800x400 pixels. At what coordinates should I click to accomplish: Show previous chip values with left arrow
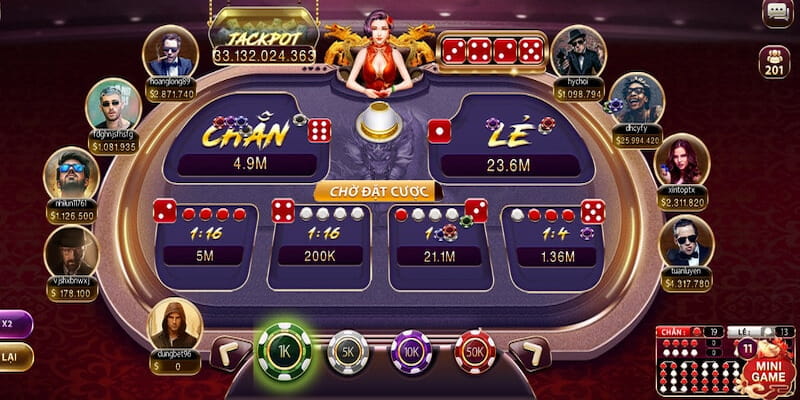(x=230, y=352)
